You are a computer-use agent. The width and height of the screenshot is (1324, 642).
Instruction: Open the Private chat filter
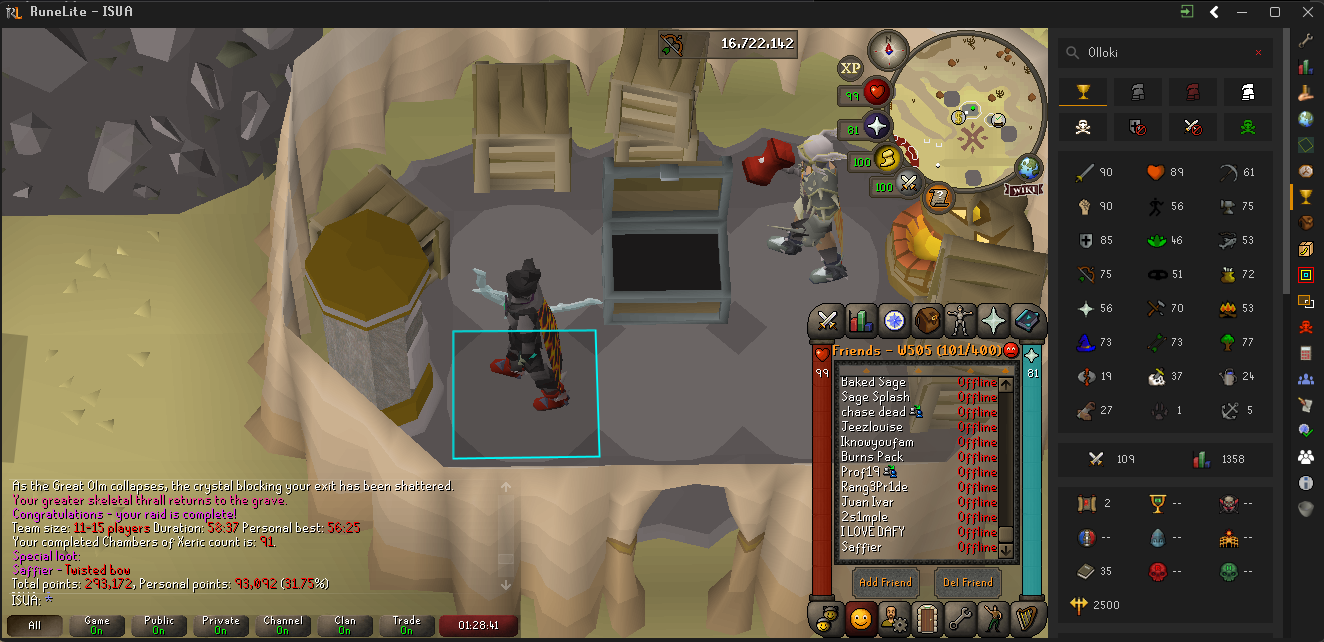pyautogui.click(x=221, y=625)
